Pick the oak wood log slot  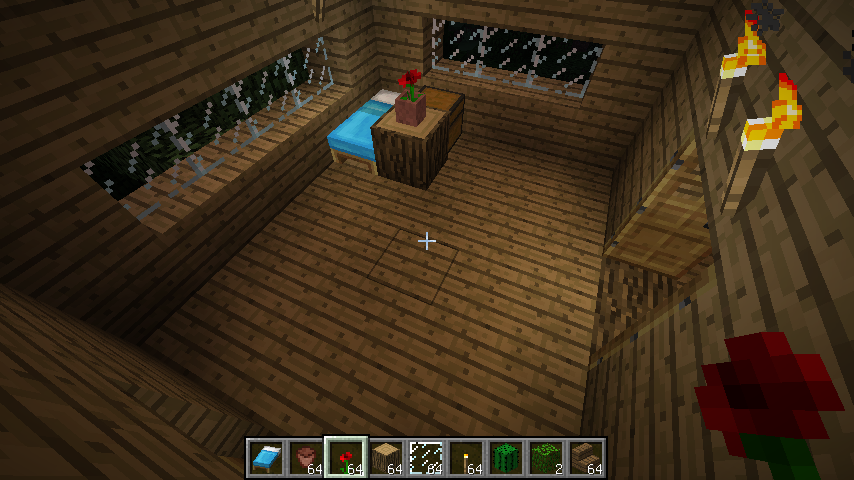386,458
